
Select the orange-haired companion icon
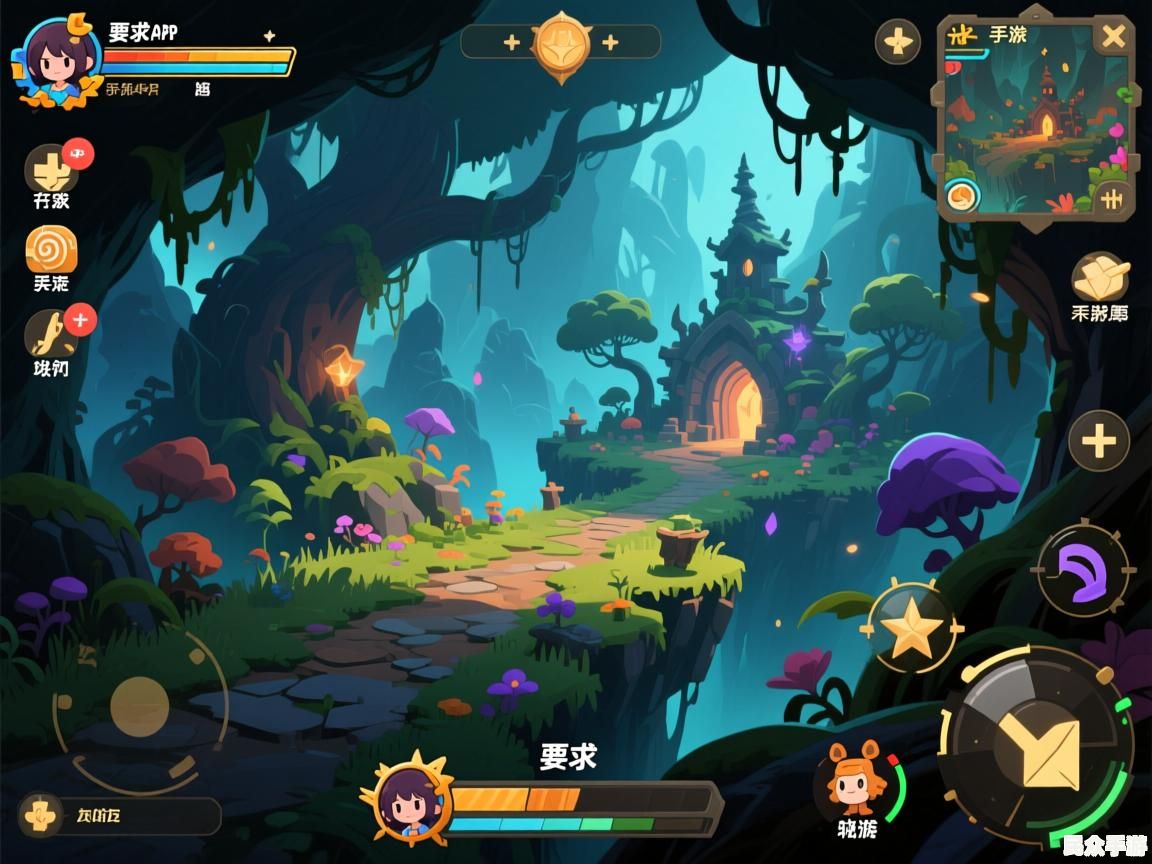point(854,781)
